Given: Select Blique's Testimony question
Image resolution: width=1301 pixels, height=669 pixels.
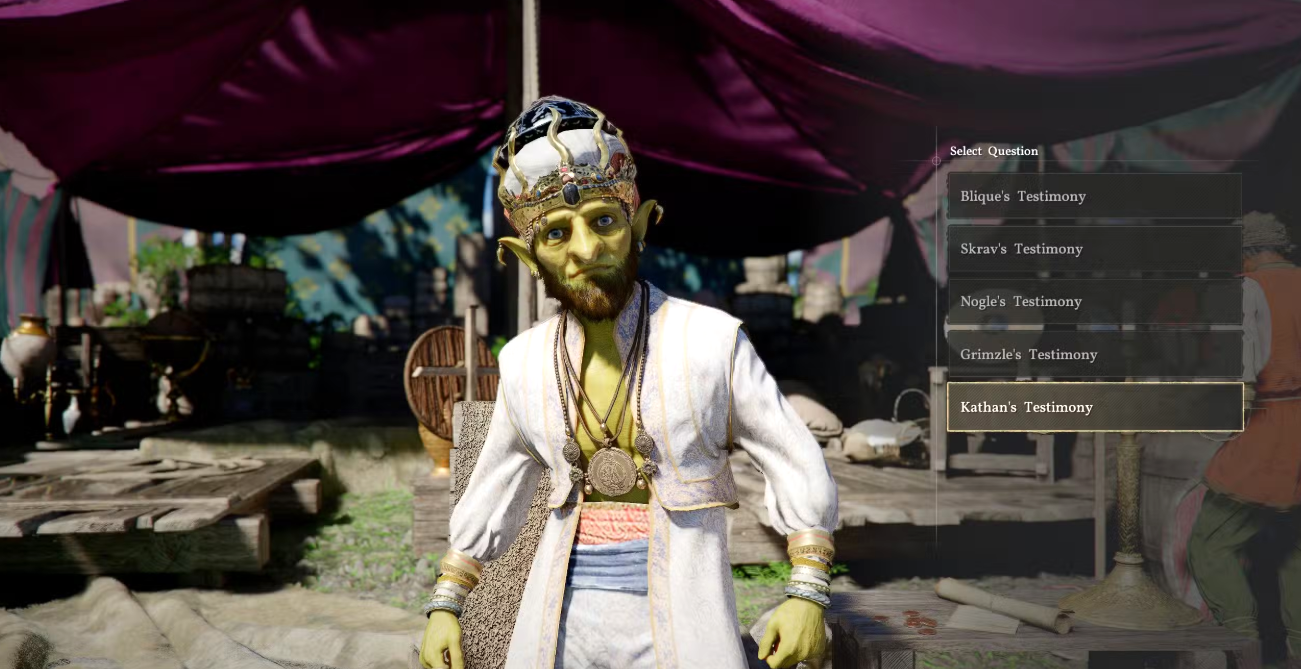Looking at the screenshot, I should tap(1094, 196).
